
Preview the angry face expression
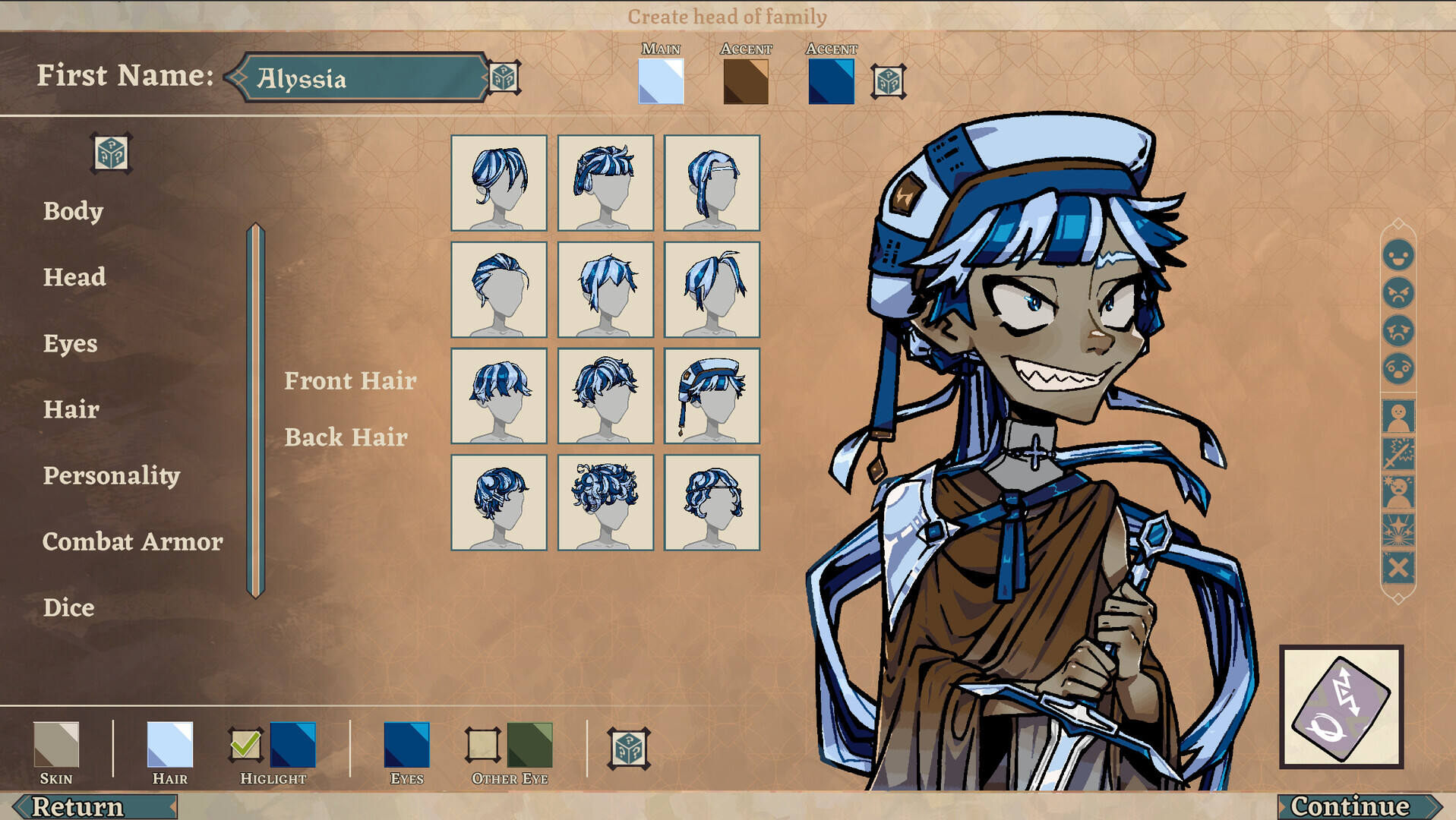(x=1398, y=293)
